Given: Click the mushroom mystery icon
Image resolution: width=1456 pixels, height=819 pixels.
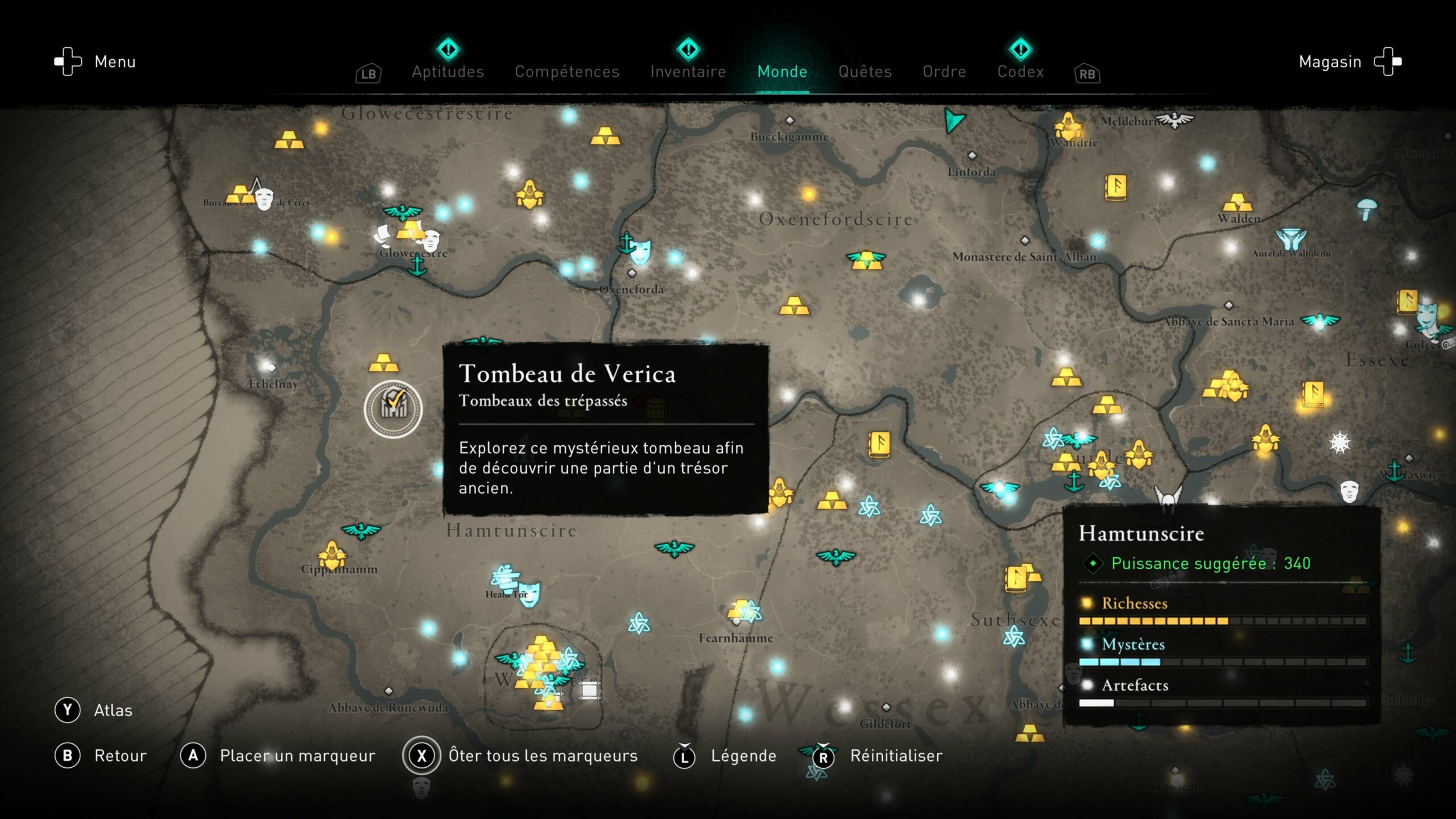Looking at the screenshot, I should (x=1366, y=209).
